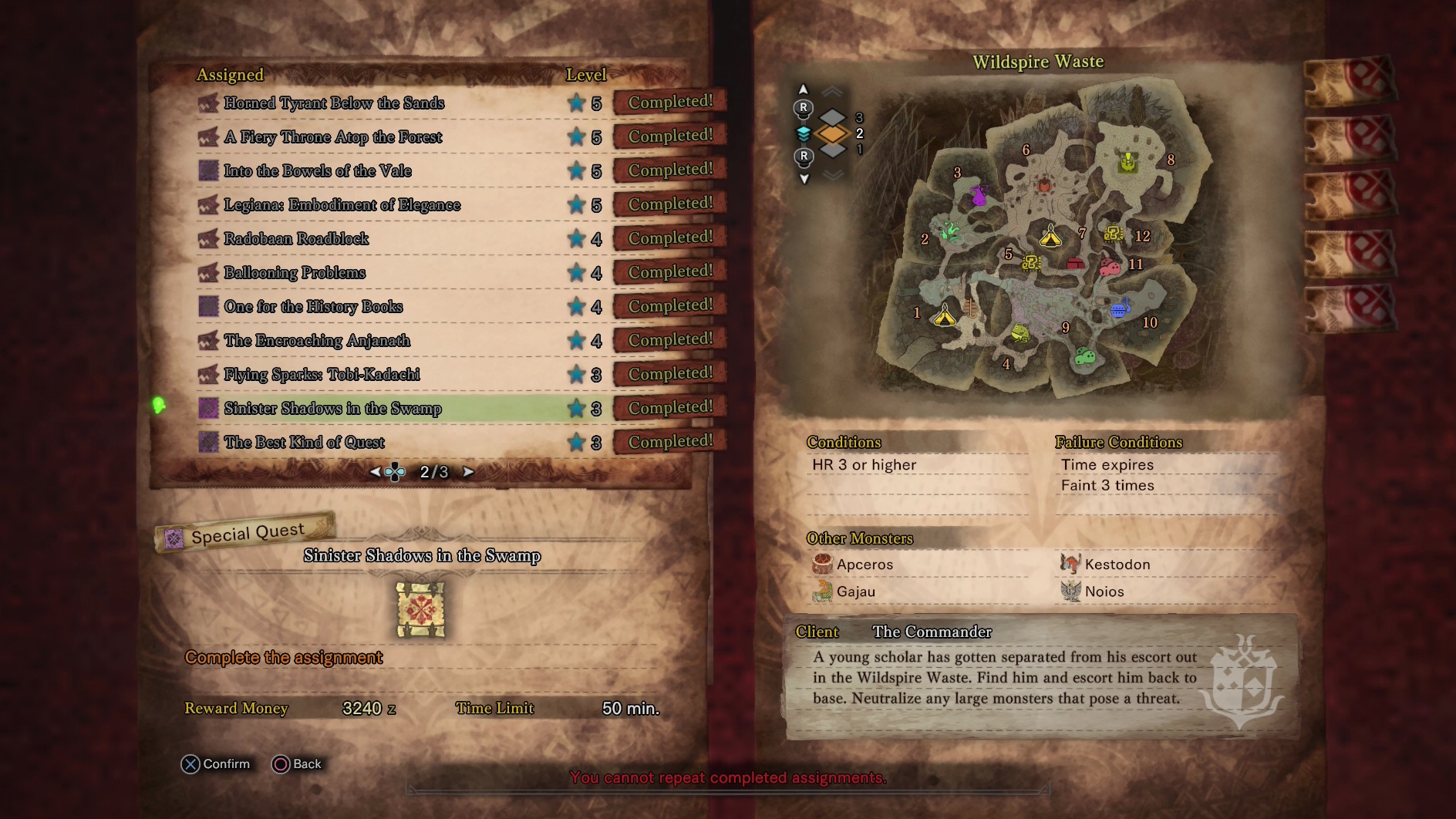The image size is (1456, 819).
Task: Choose One for the History Books quest
Action: (313, 307)
